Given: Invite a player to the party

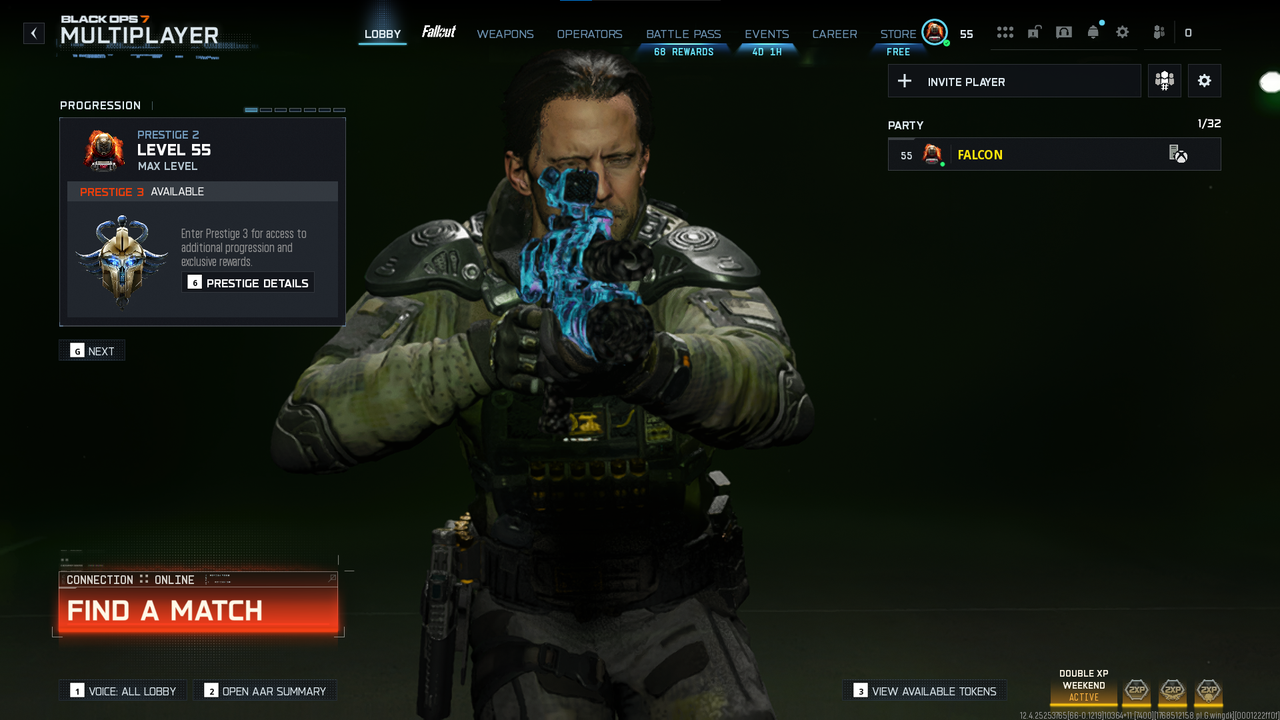Looking at the screenshot, I should point(1014,81).
